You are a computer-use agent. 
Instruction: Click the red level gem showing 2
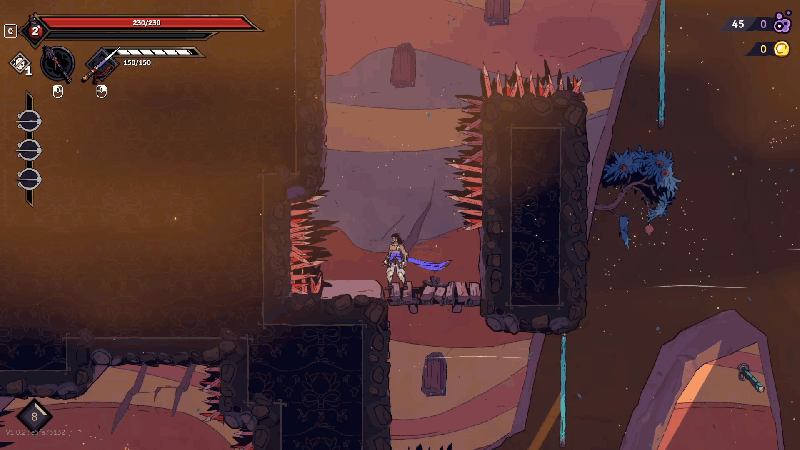click(x=35, y=30)
